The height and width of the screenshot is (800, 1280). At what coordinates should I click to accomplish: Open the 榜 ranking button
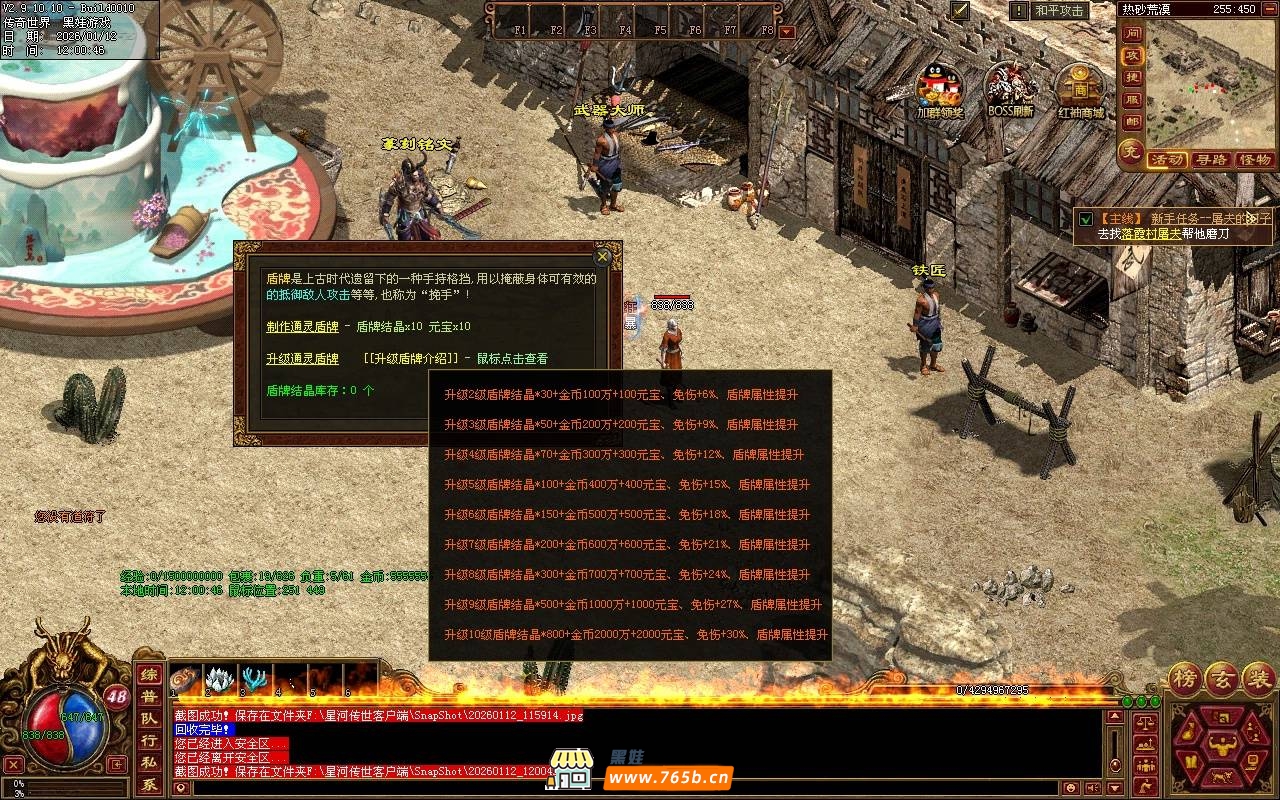1185,678
